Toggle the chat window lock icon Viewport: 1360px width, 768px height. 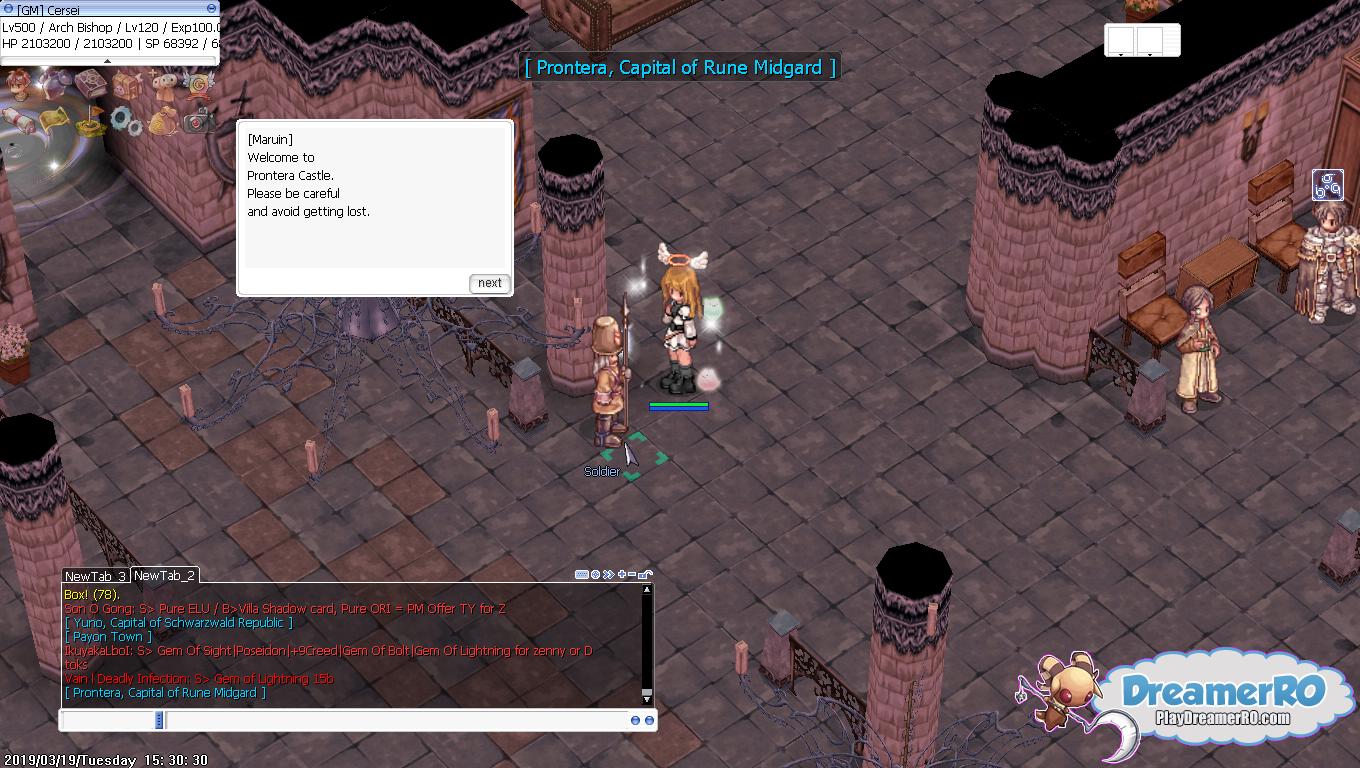(645, 575)
